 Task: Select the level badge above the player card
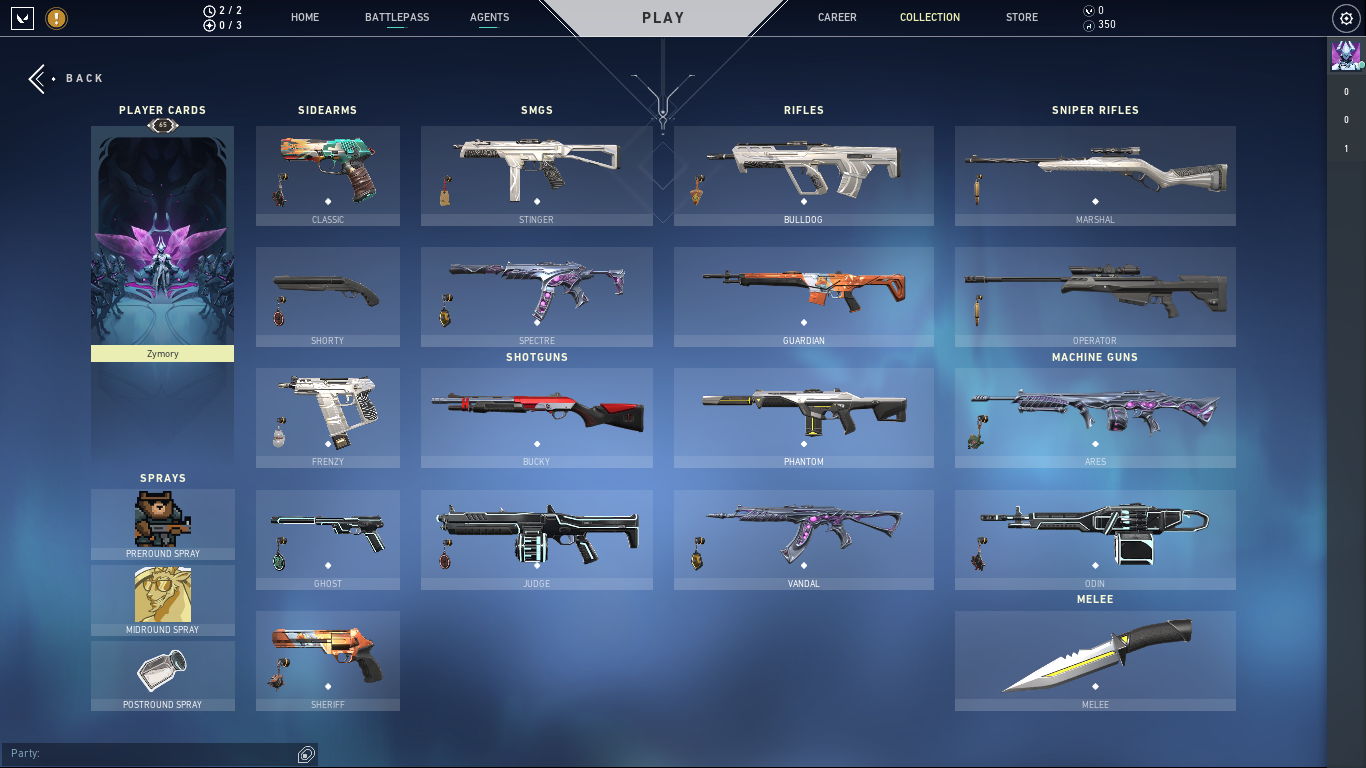coord(162,125)
